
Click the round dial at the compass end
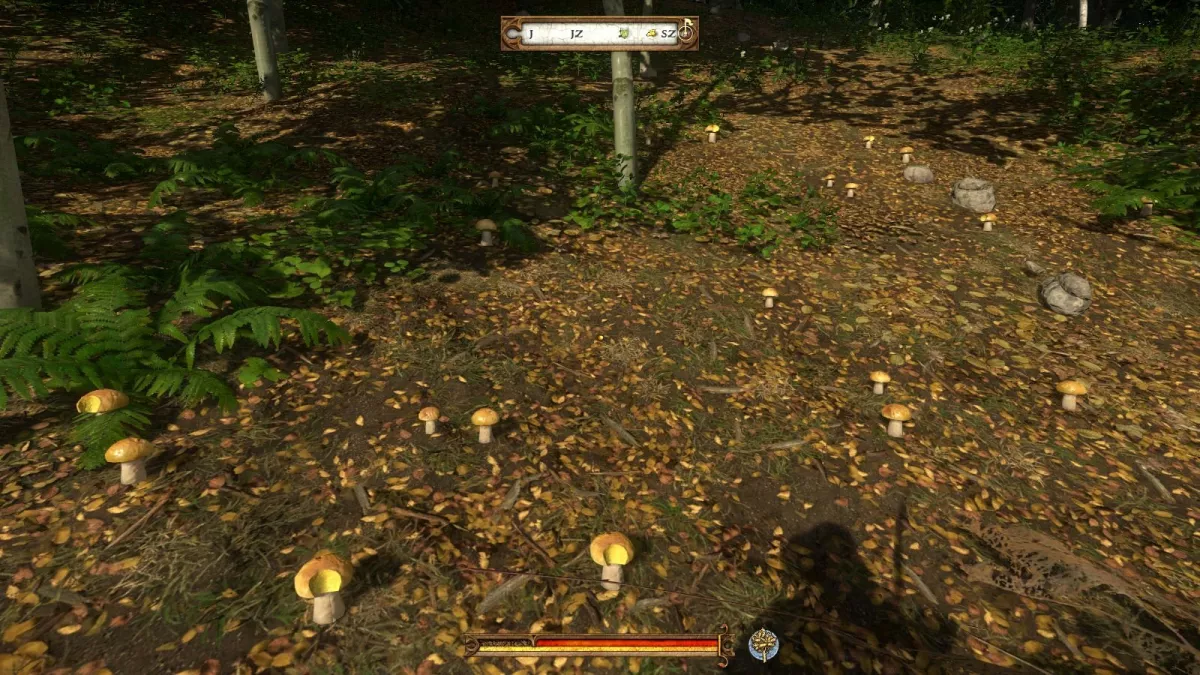(686, 32)
